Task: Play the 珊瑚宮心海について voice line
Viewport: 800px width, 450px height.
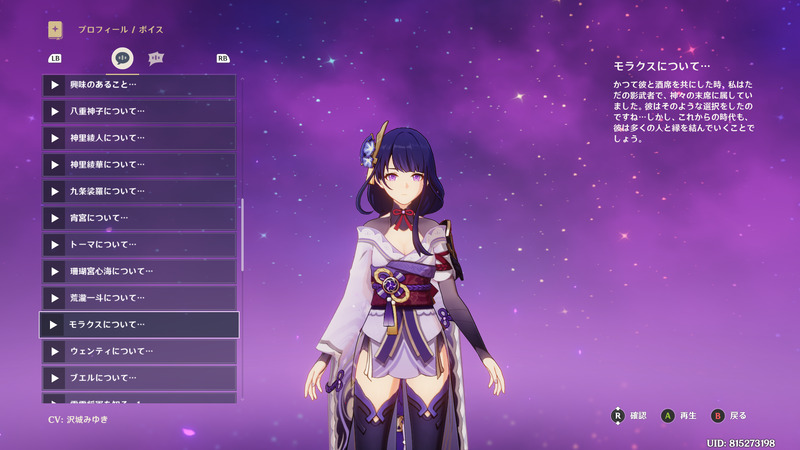Action: tap(139, 271)
